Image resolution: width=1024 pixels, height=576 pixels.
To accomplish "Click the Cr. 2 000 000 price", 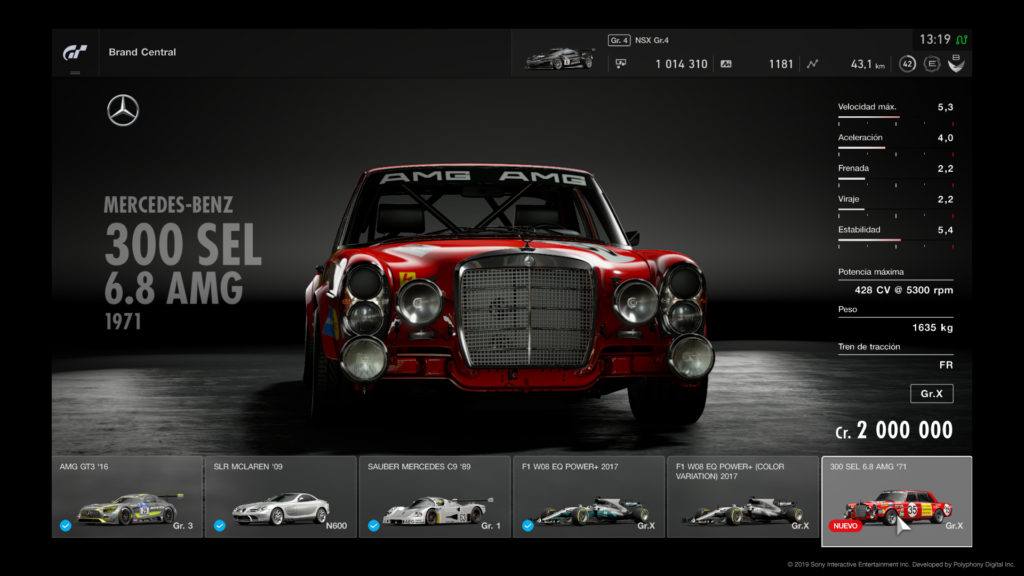I will point(894,431).
